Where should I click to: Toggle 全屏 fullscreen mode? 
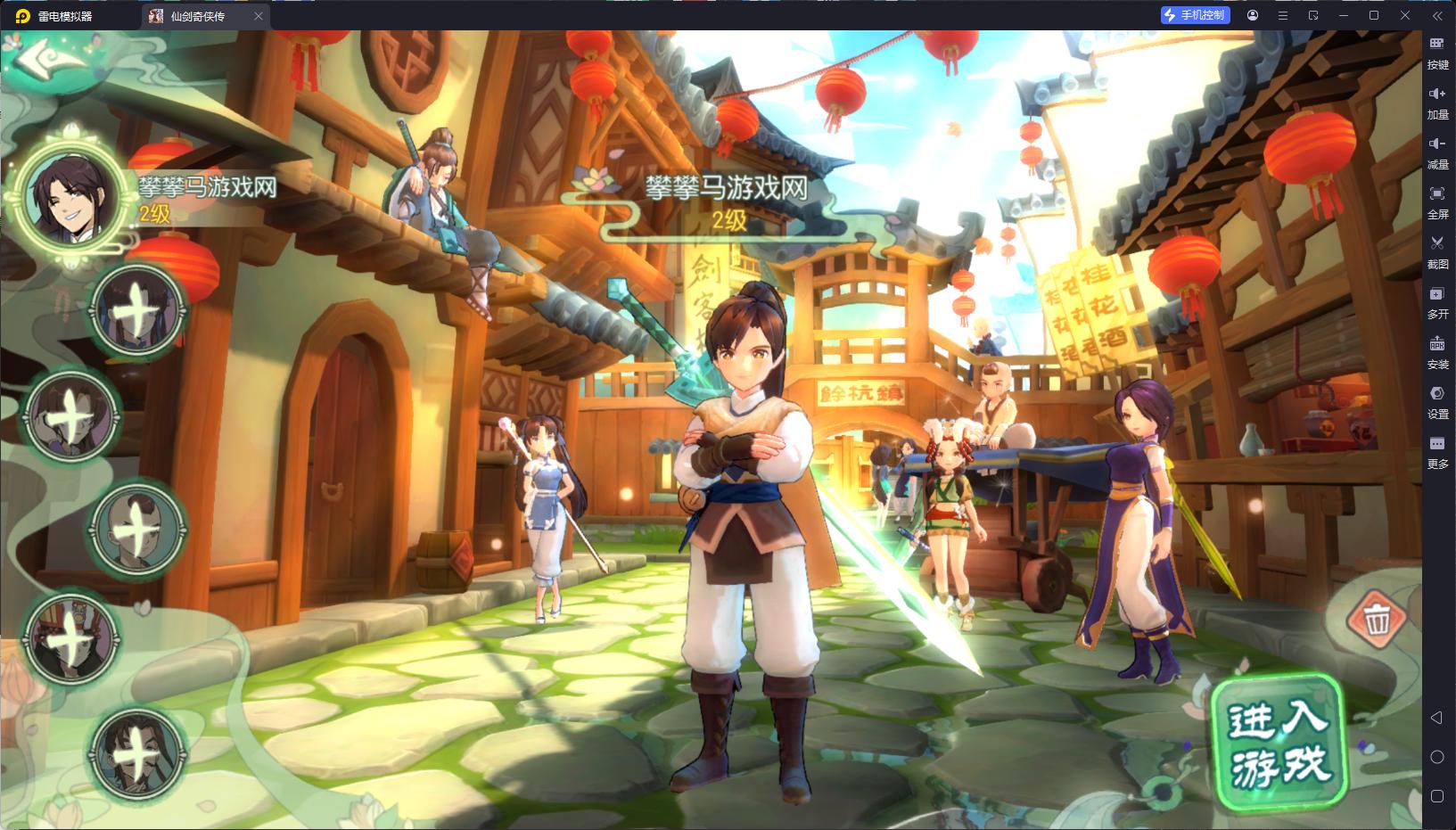tap(1437, 201)
